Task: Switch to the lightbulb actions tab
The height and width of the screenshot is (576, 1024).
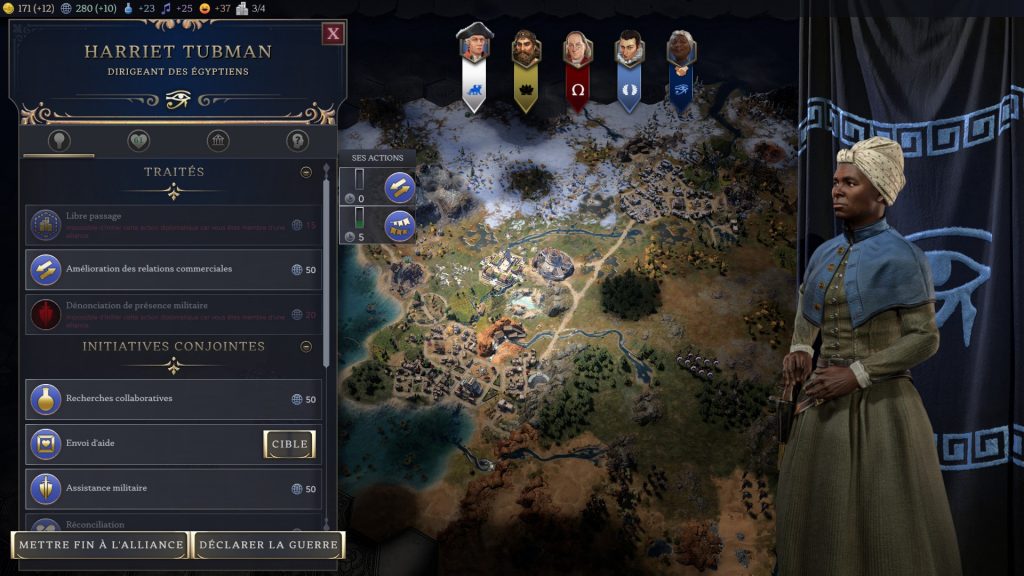Action: 59,141
